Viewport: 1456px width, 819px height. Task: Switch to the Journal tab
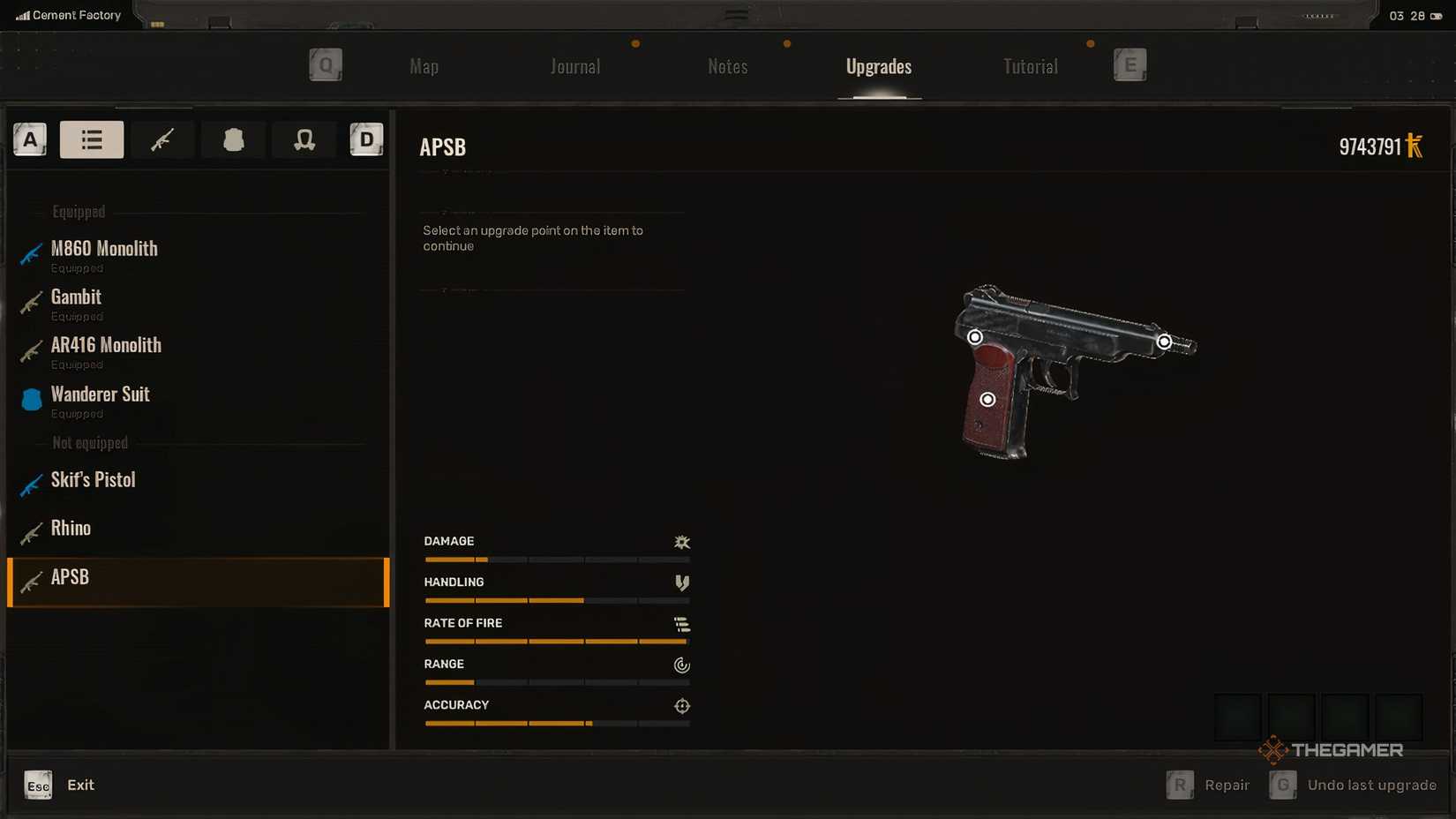click(575, 67)
